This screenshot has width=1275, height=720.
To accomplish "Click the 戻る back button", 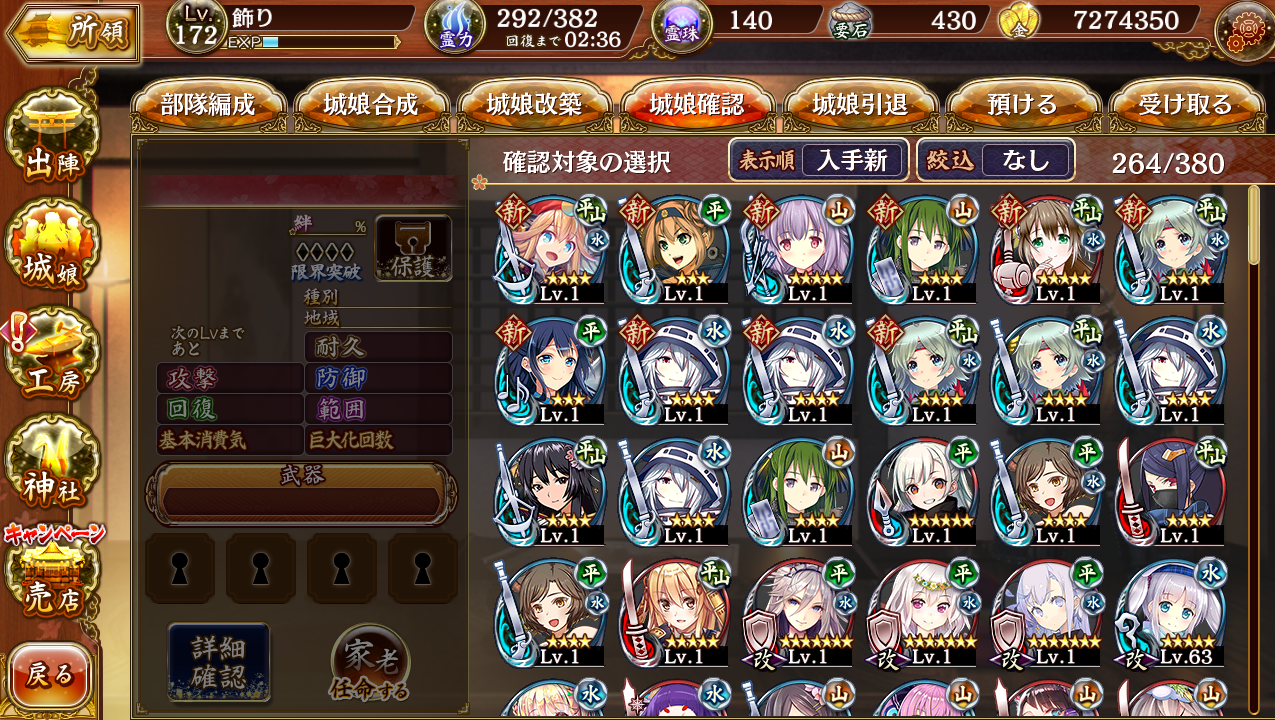I will [x=50, y=676].
